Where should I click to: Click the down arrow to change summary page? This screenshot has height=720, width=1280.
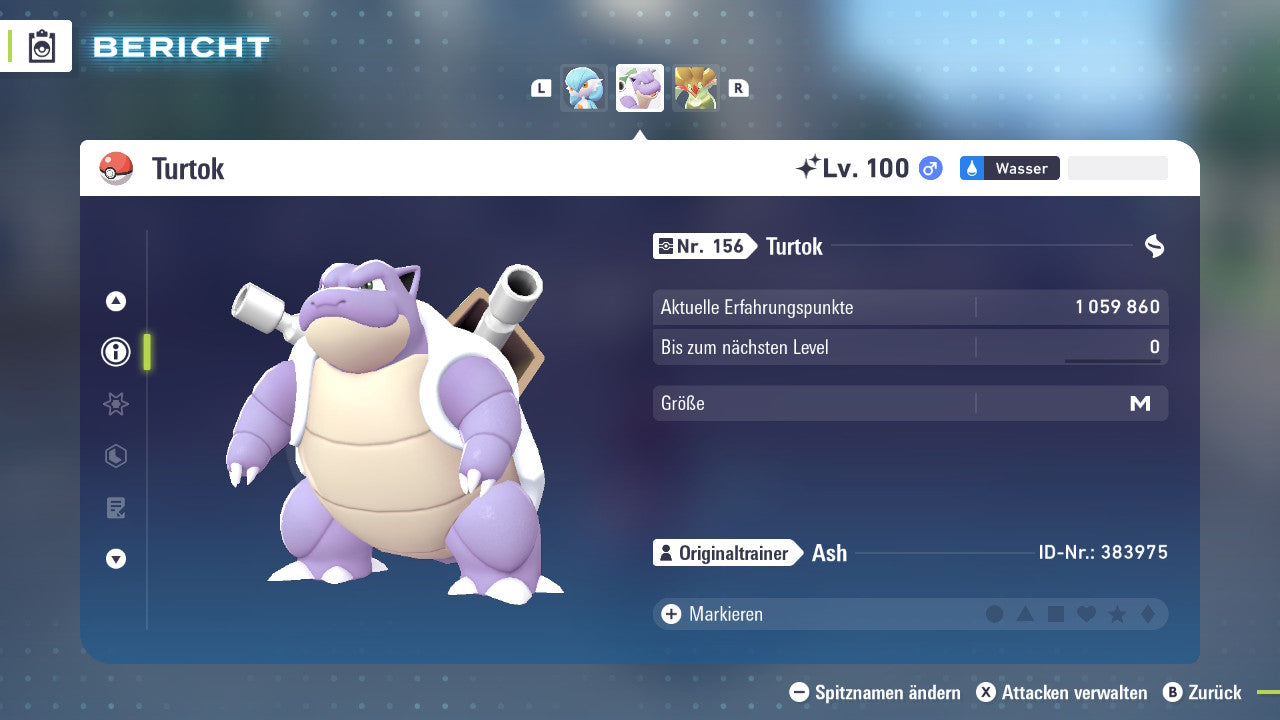116,560
